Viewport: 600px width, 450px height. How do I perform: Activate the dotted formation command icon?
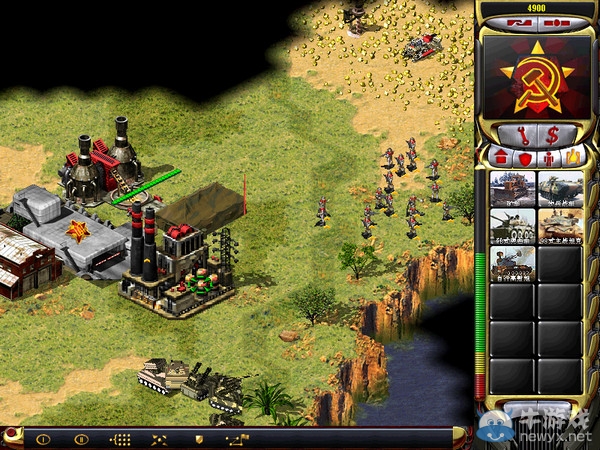point(120,438)
